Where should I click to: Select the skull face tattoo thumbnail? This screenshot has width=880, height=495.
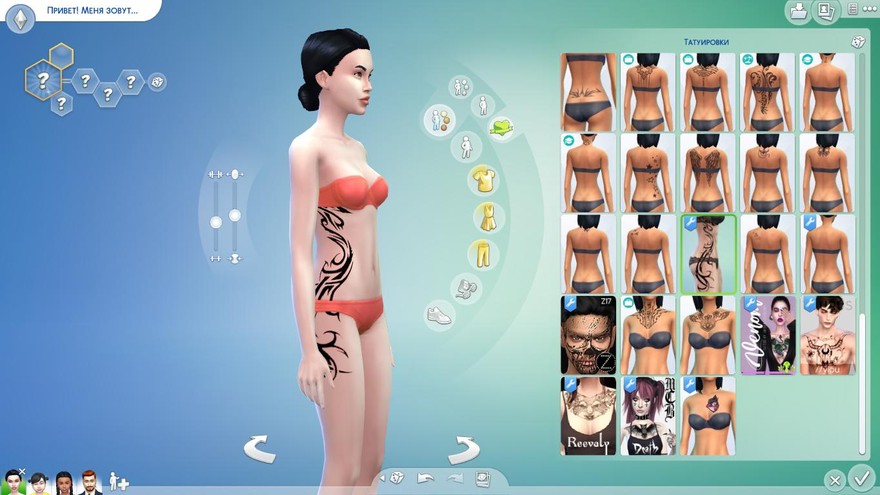(588, 334)
